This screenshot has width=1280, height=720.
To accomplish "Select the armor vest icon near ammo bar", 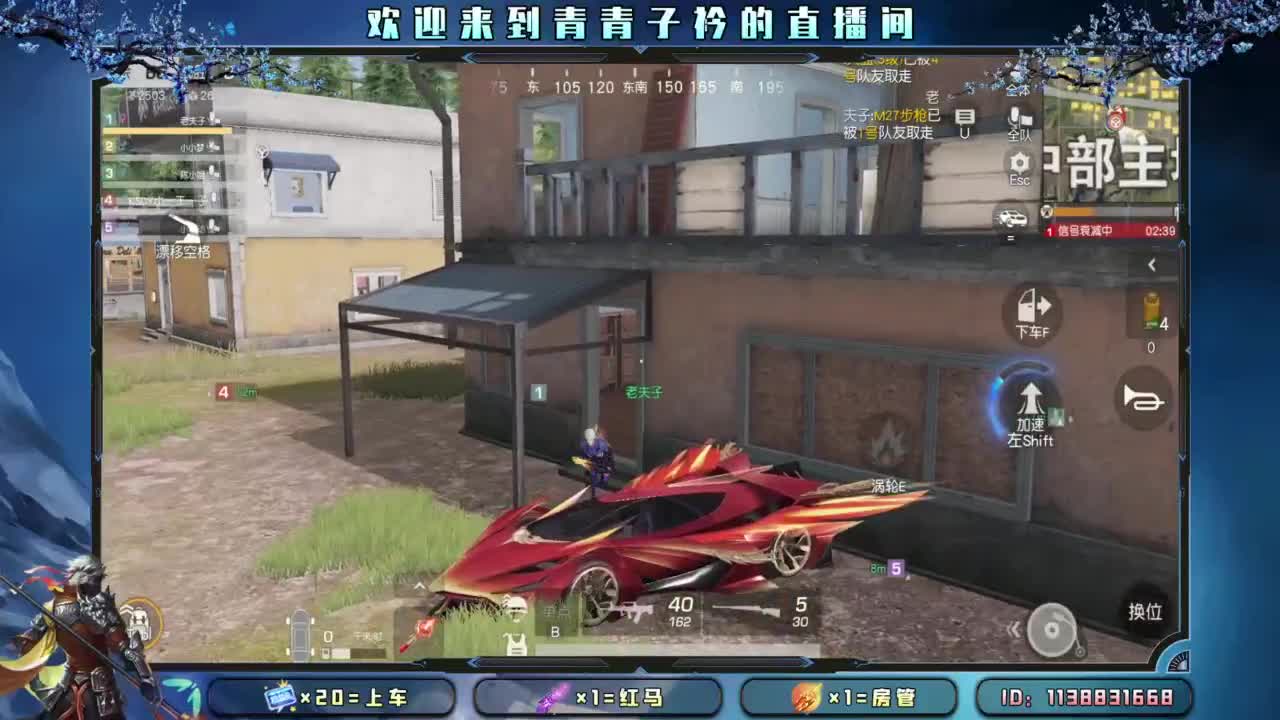I will pos(515,644).
